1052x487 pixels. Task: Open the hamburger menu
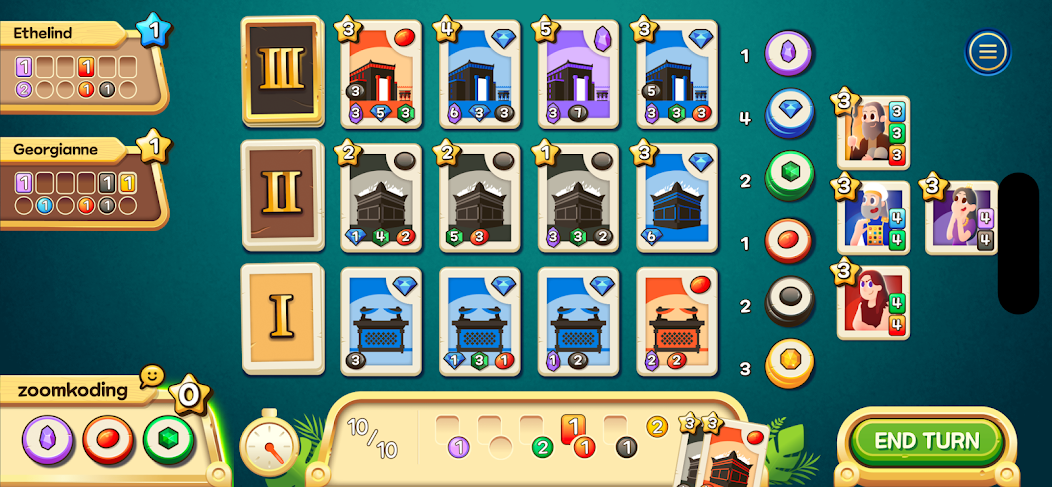coord(987,52)
